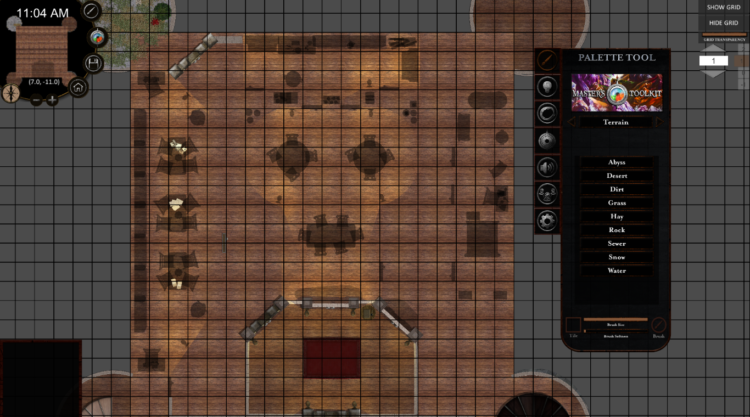Pick the Sewer terrain option
Image resolution: width=750 pixels, height=417 pixels.
click(616, 243)
